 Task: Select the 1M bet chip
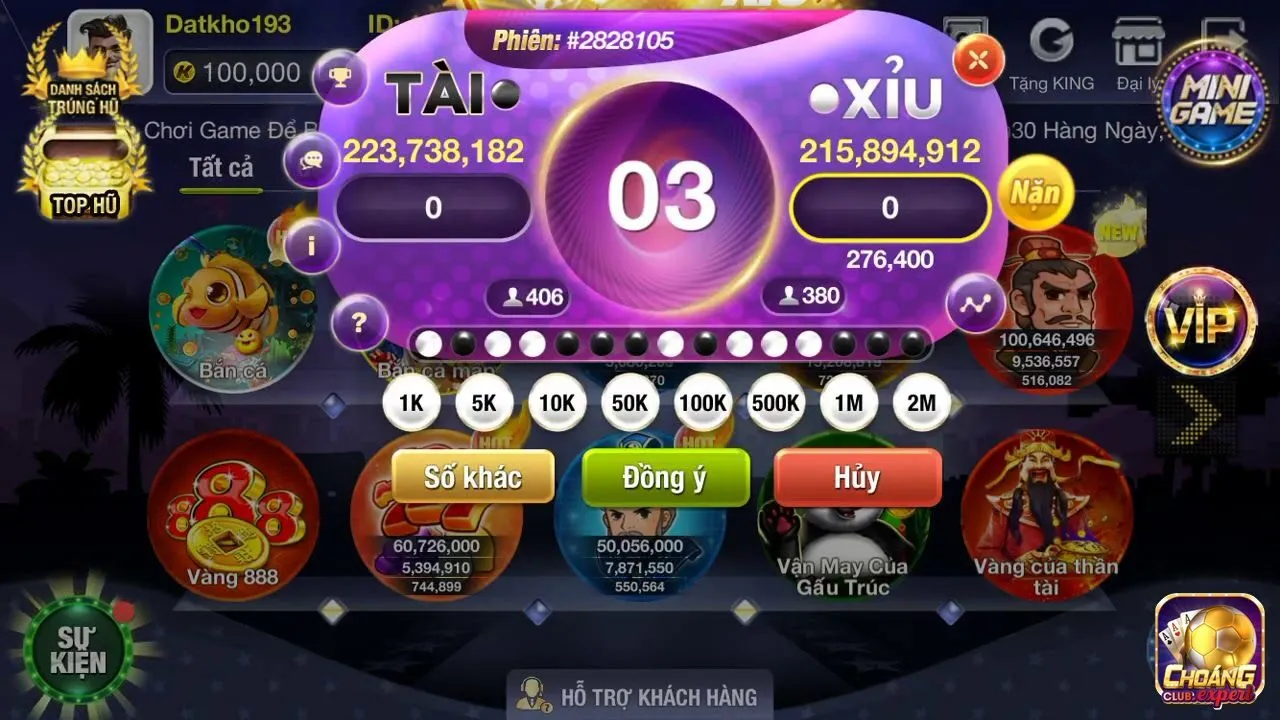coord(848,402)
